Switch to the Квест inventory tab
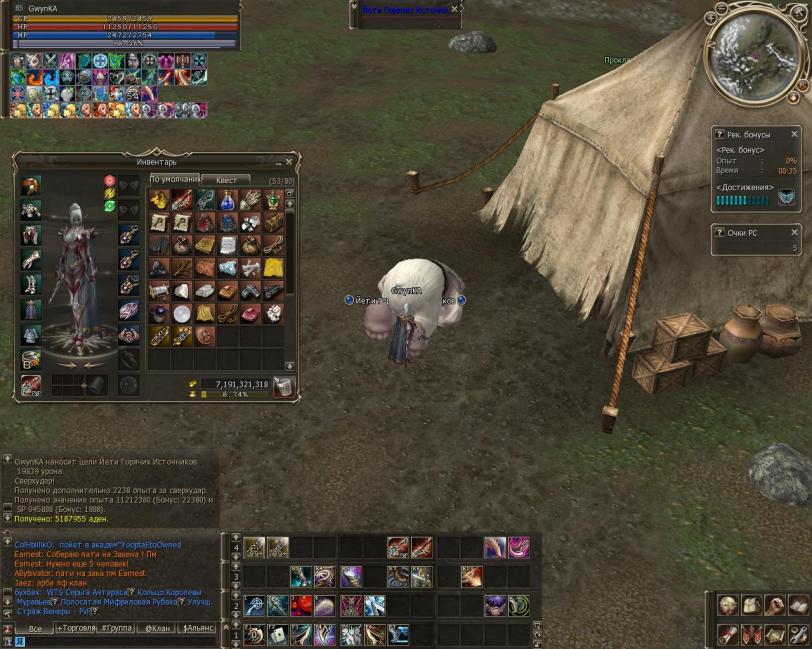This screenshot has height=649, width=812. coord(226,179)
